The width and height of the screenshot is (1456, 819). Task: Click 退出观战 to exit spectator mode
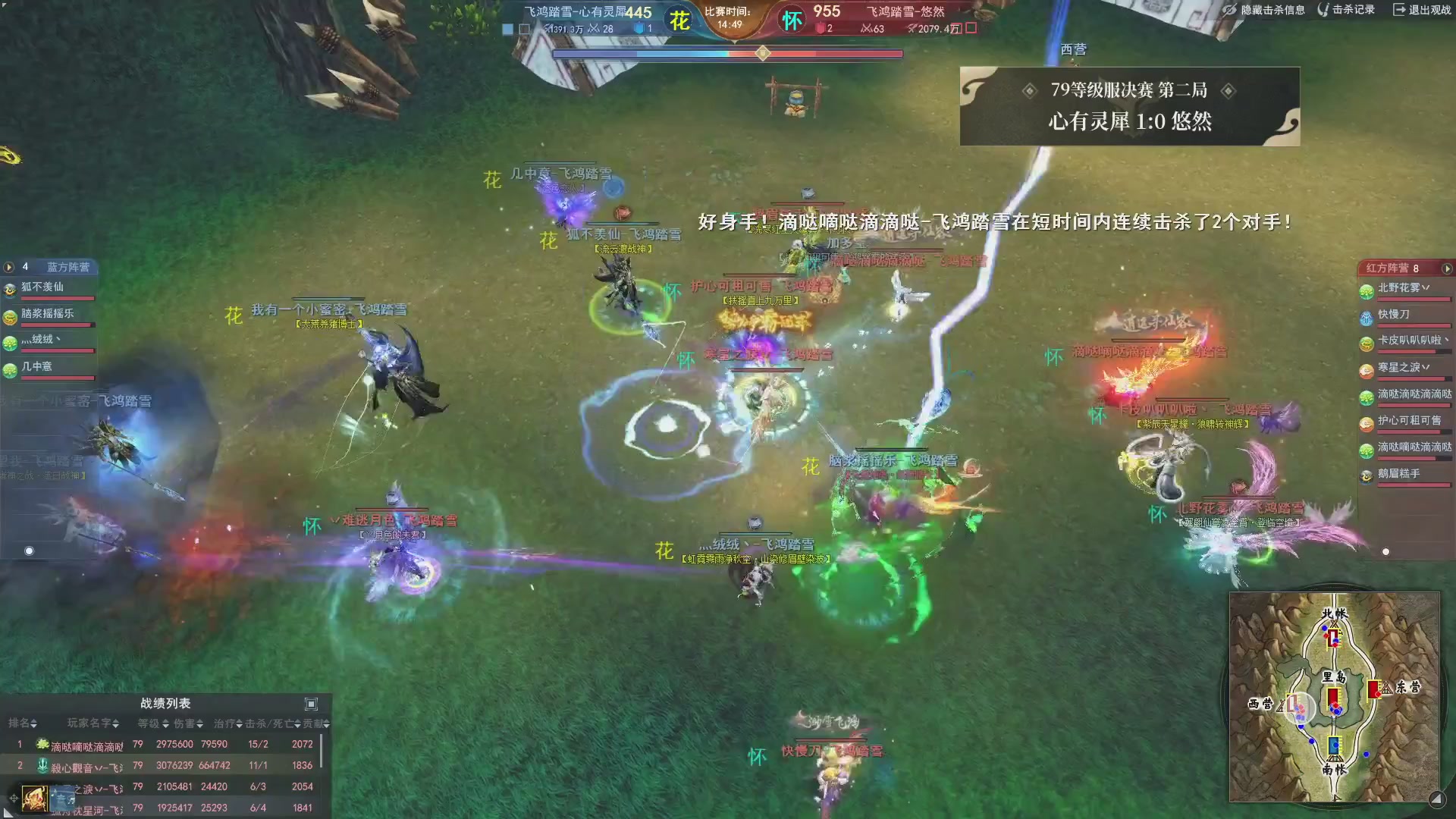coord(1422,10)
